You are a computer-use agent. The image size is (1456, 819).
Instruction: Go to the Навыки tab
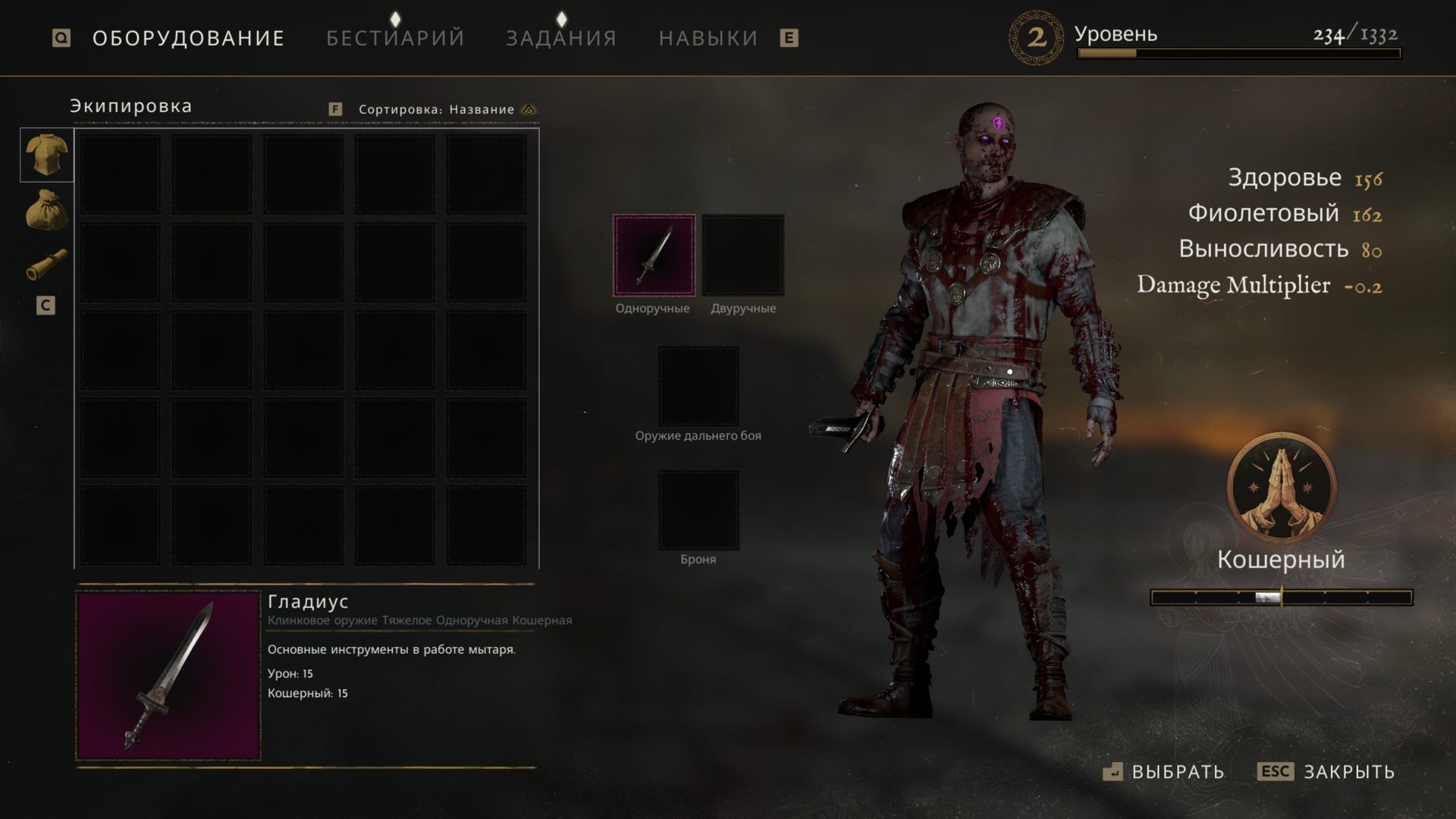click(x=708, y=38)
